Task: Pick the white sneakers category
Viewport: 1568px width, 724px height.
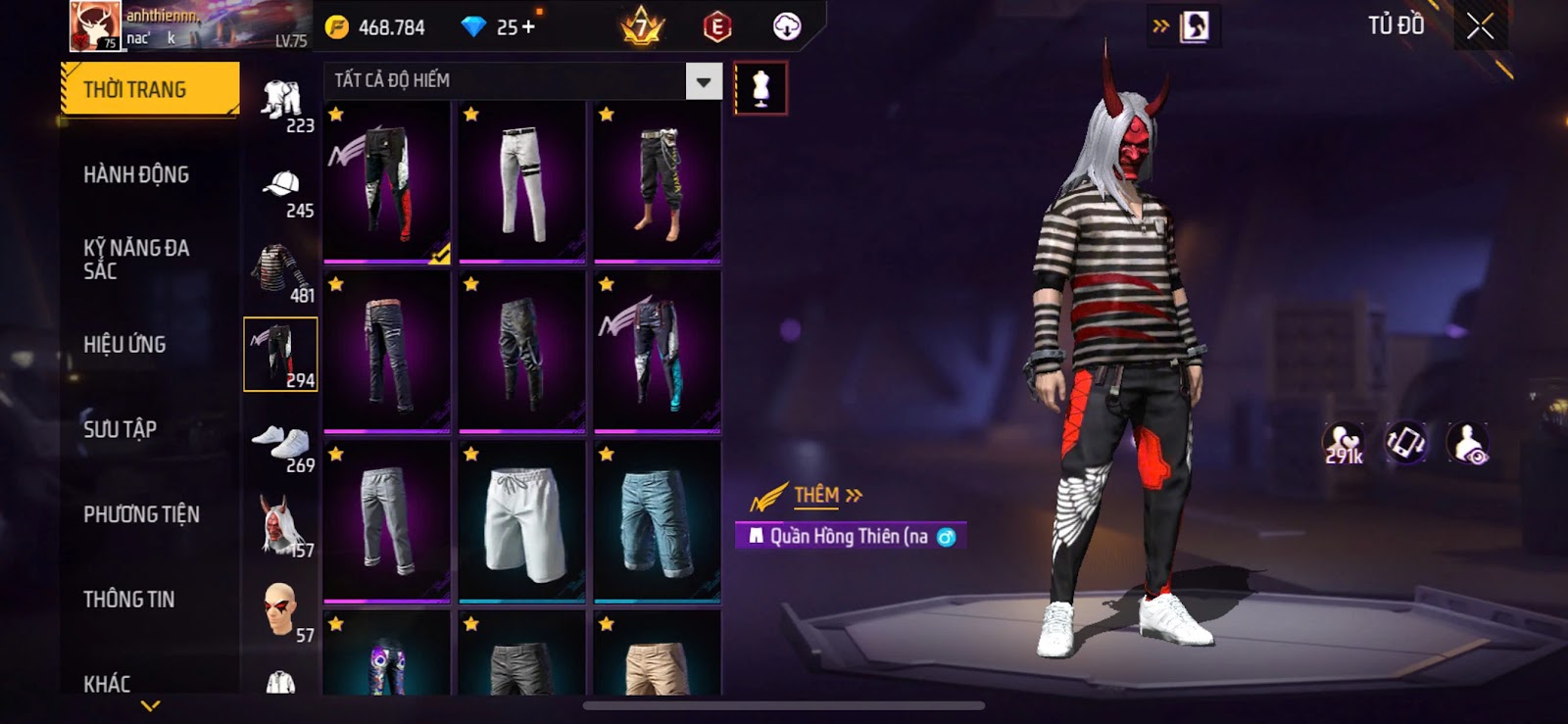Action: tap(281, 443)
